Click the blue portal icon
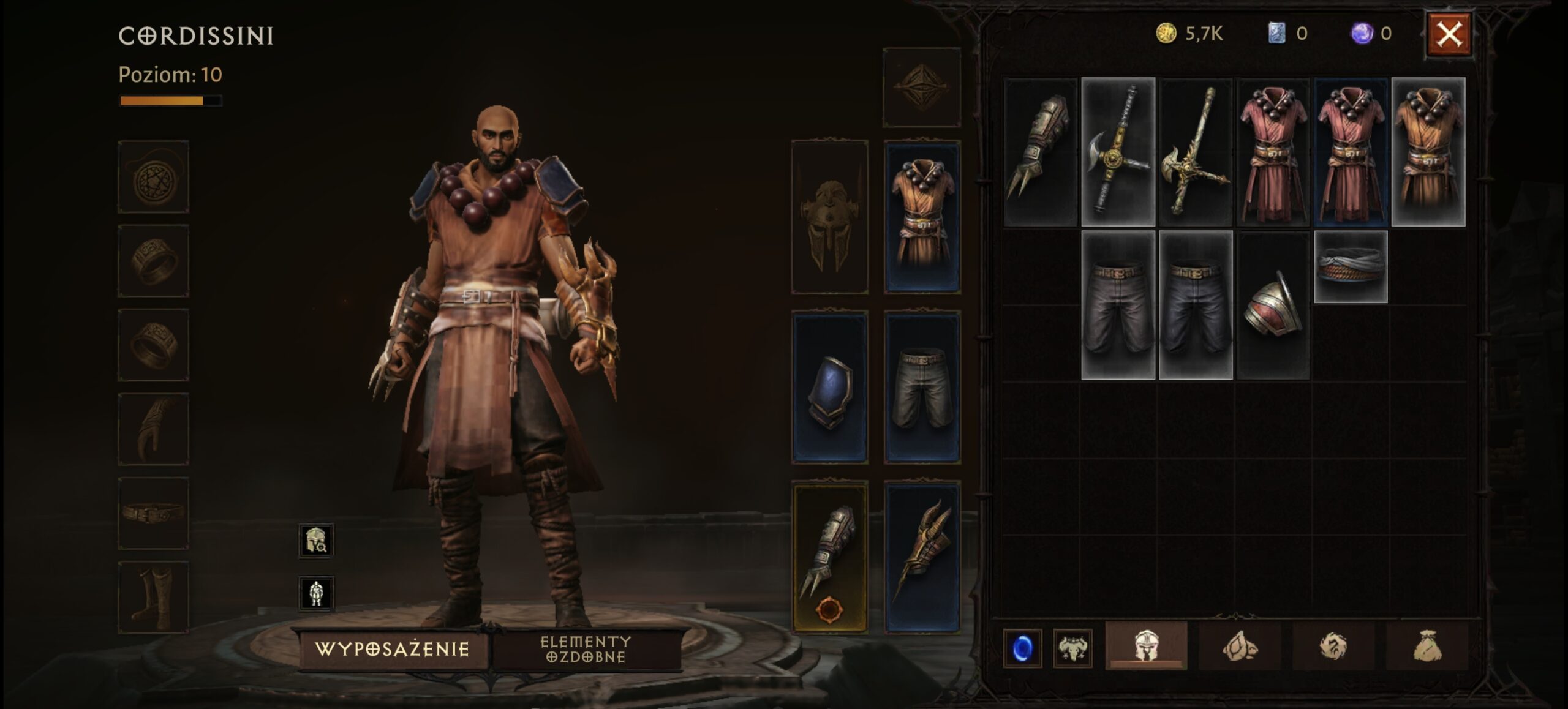1568x709 pixels. [x=1022, y=648]
